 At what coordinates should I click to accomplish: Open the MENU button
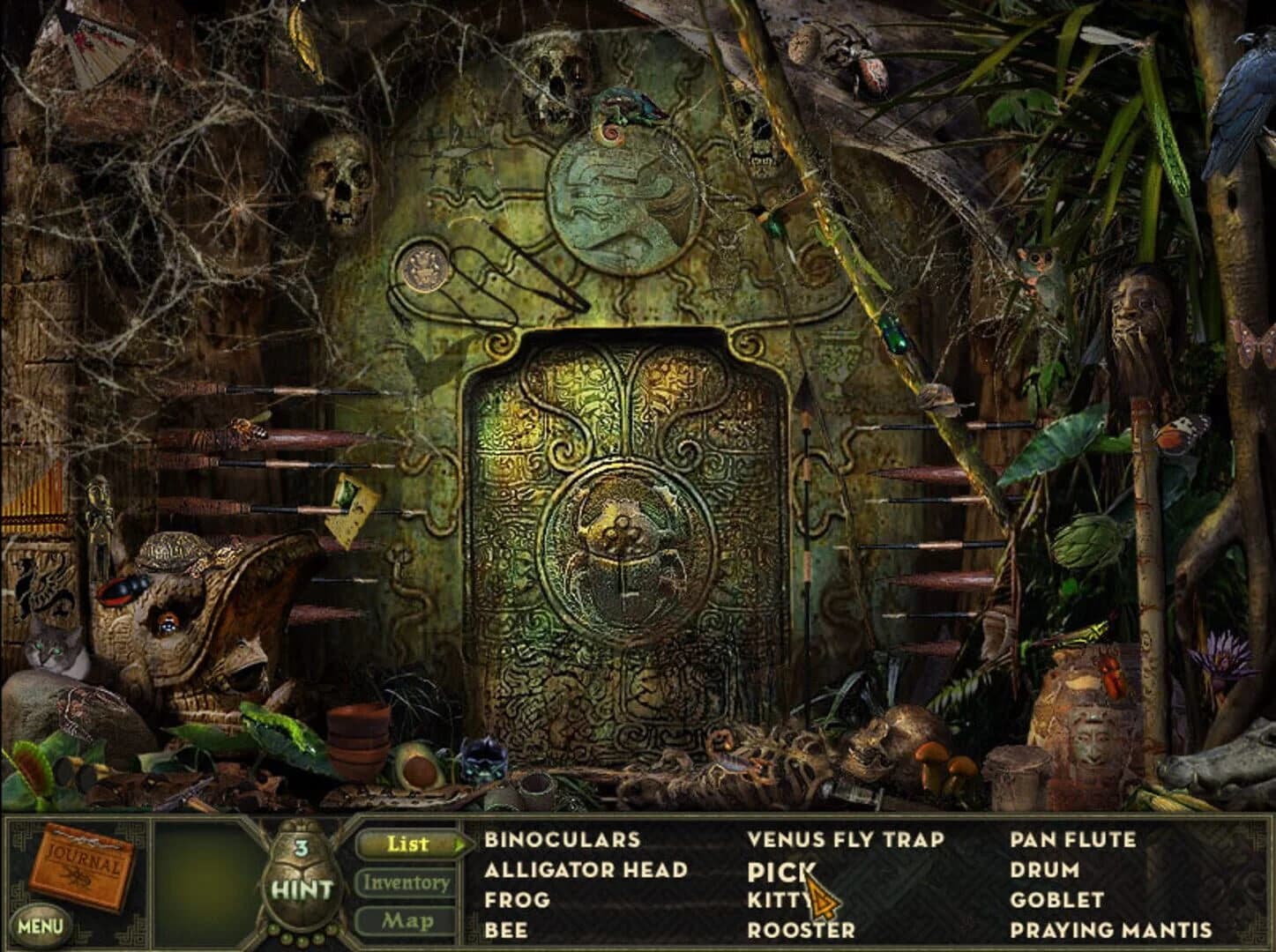(x=40, y=924)
